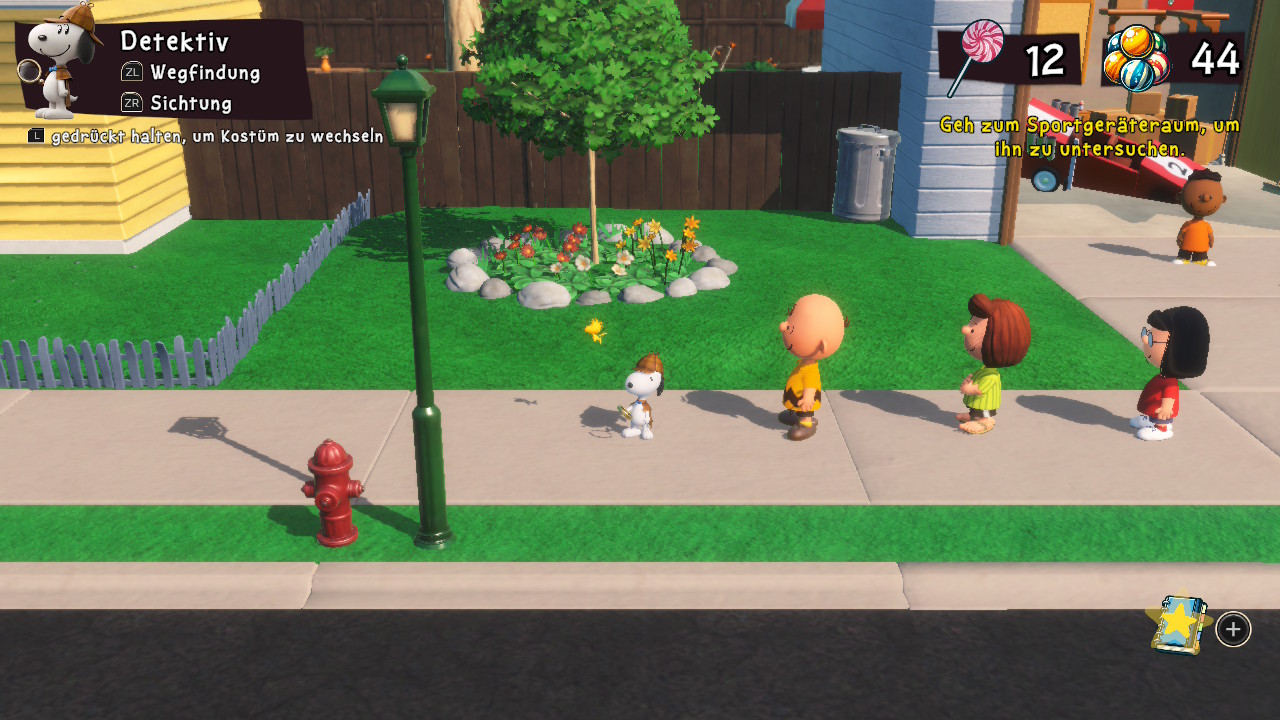Click the Sportgeräteraum objective text

pyautogui.click(x=1089, y=137)
